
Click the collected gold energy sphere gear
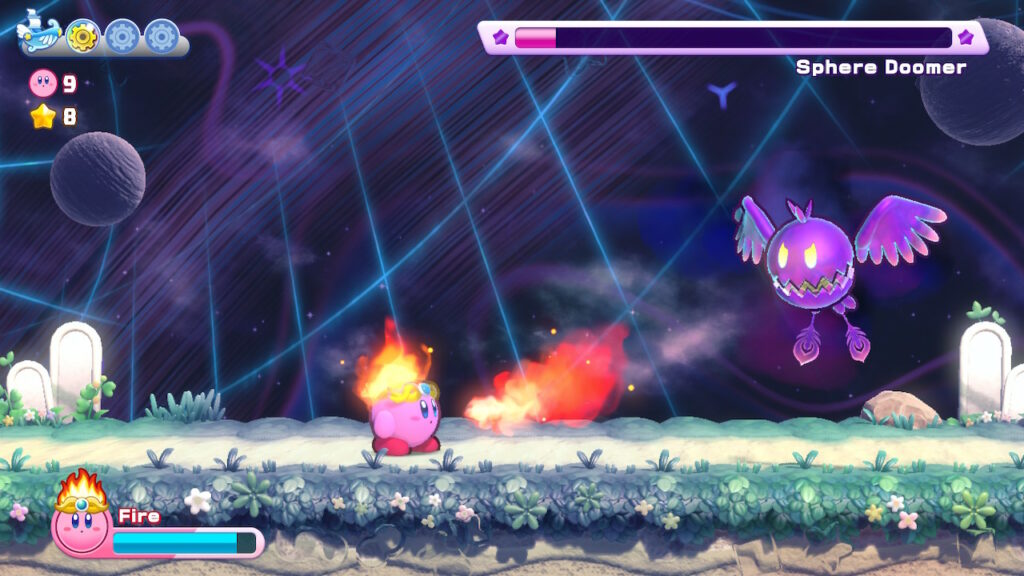82,37
